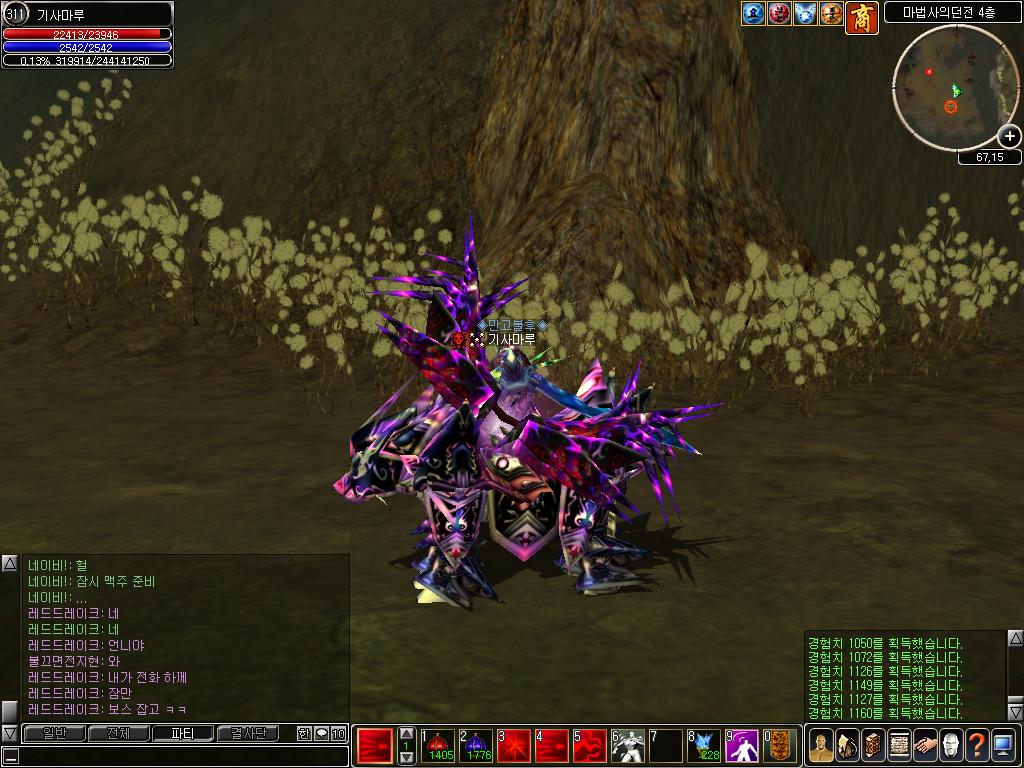The width and height of the screenshot is (1024, 768).
Task: Activate the white fighter skill in slot 6
Action: [628, 746]
